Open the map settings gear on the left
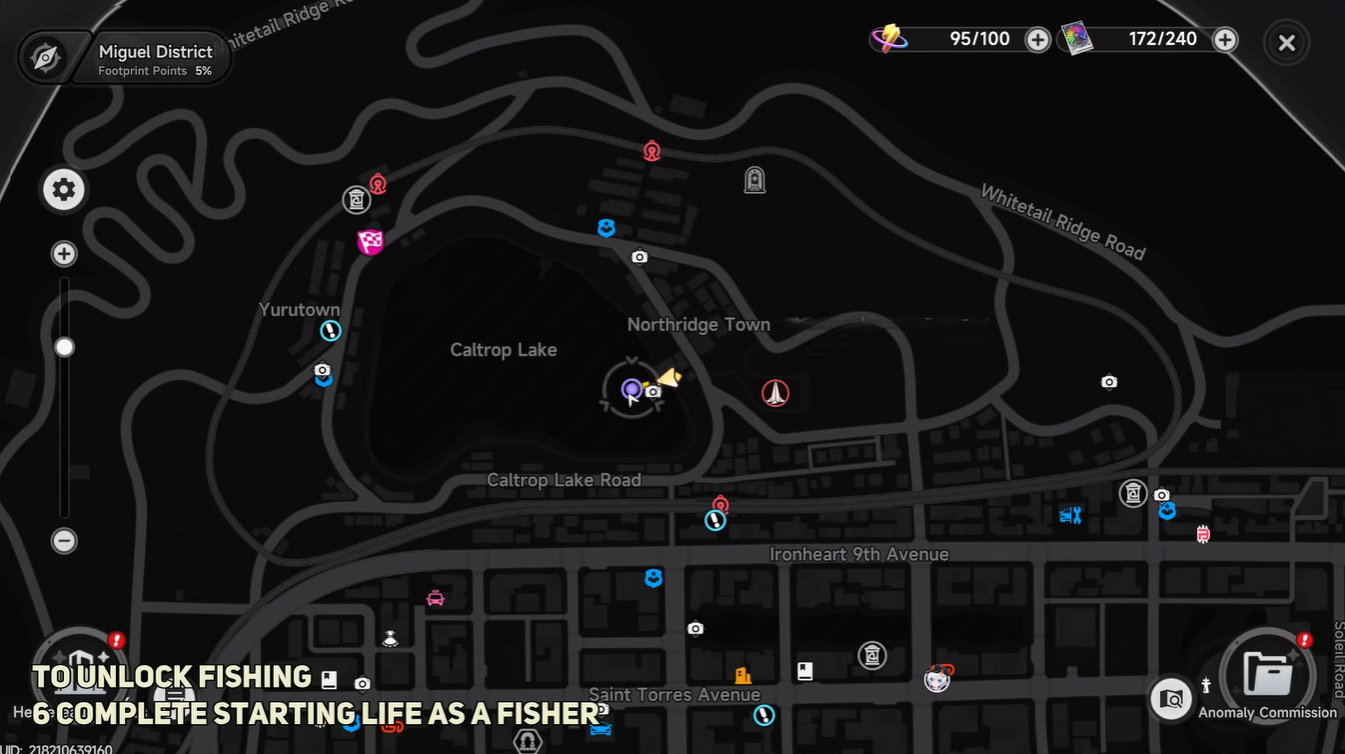Screen dimensions: 1345x754 63,189
